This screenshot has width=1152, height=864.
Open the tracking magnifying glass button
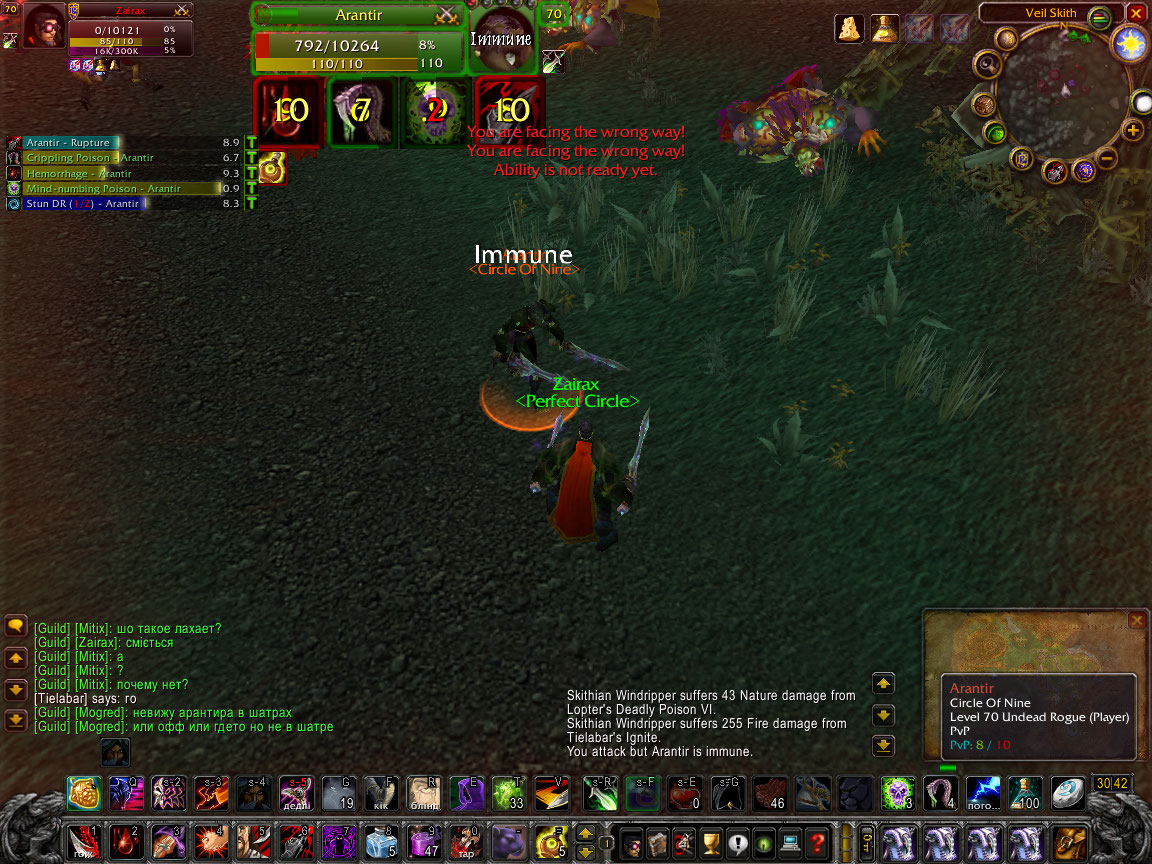(x=987, y=65)
